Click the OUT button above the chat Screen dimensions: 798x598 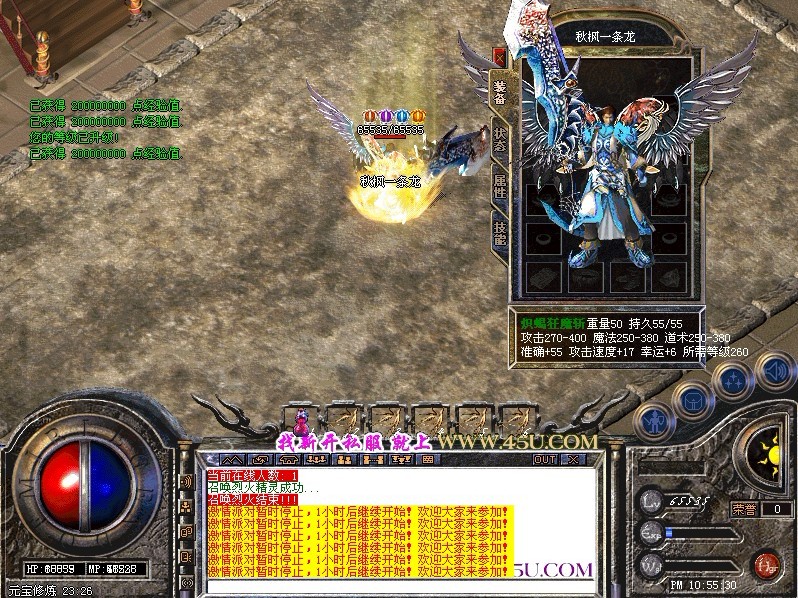click(x=544, y=459)
